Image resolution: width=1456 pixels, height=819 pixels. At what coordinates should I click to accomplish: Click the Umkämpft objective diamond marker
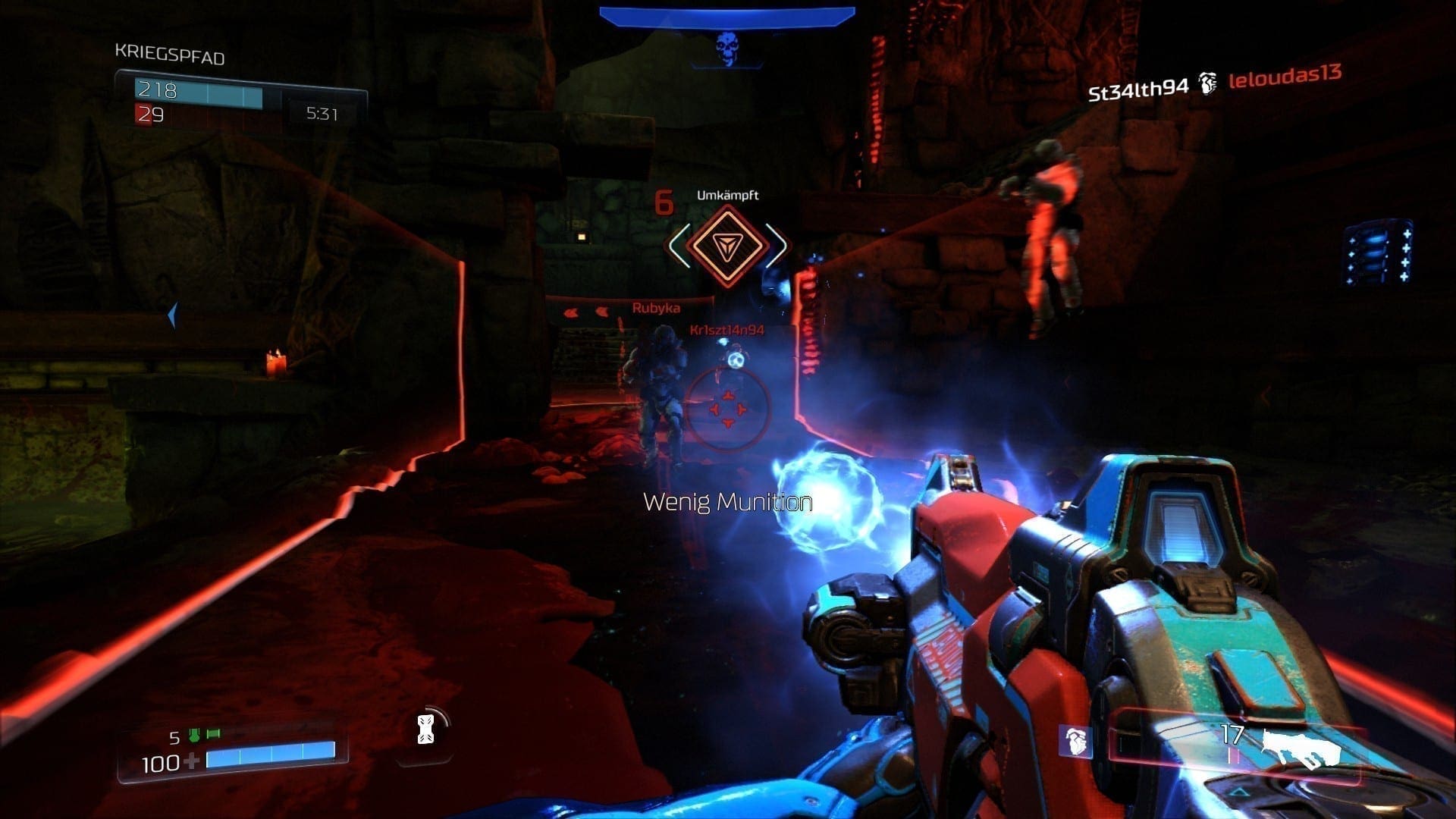tap(727, 245)
